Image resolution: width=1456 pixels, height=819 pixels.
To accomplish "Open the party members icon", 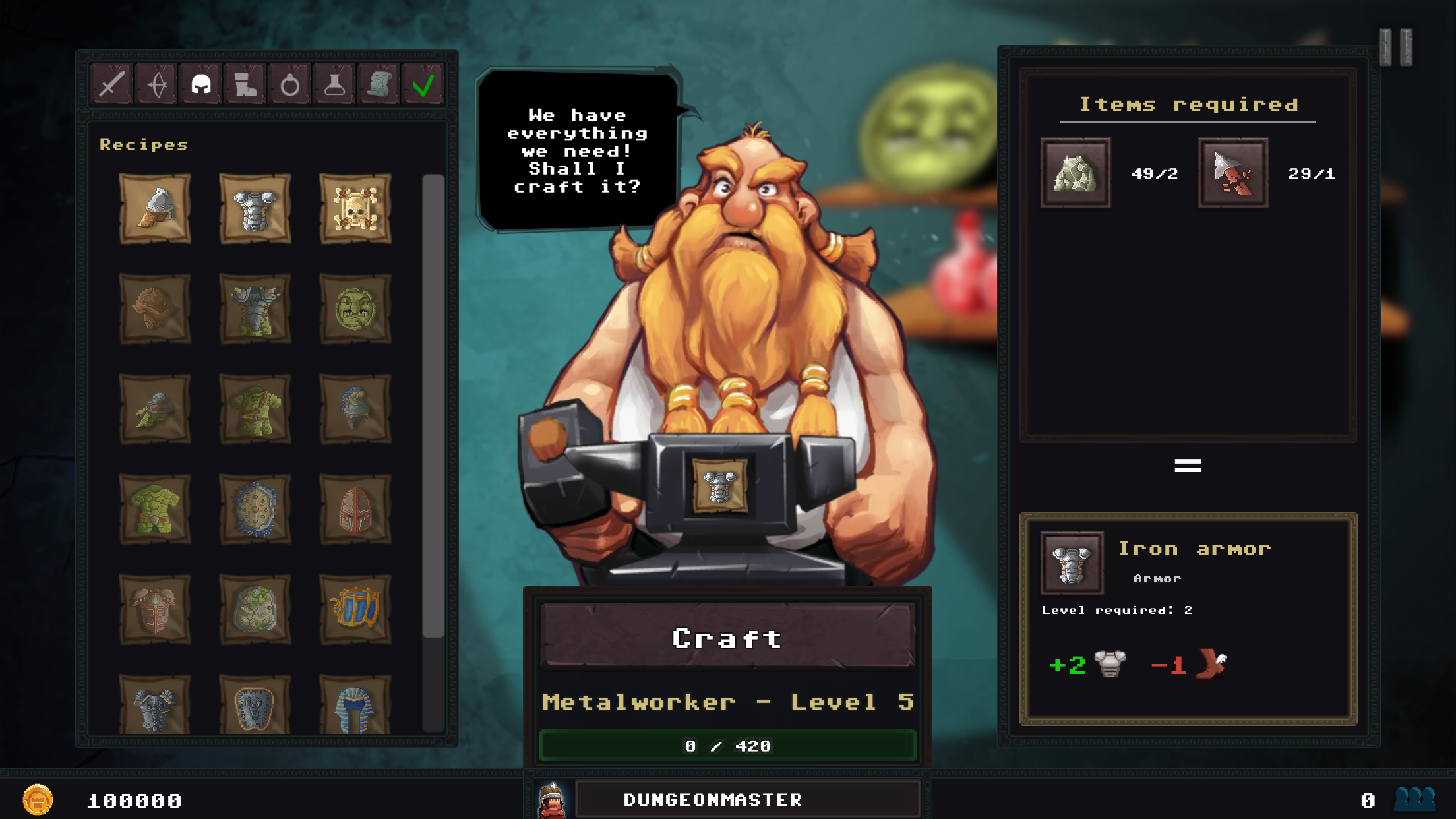I will pyautogui.click(x=1414, y=800).
